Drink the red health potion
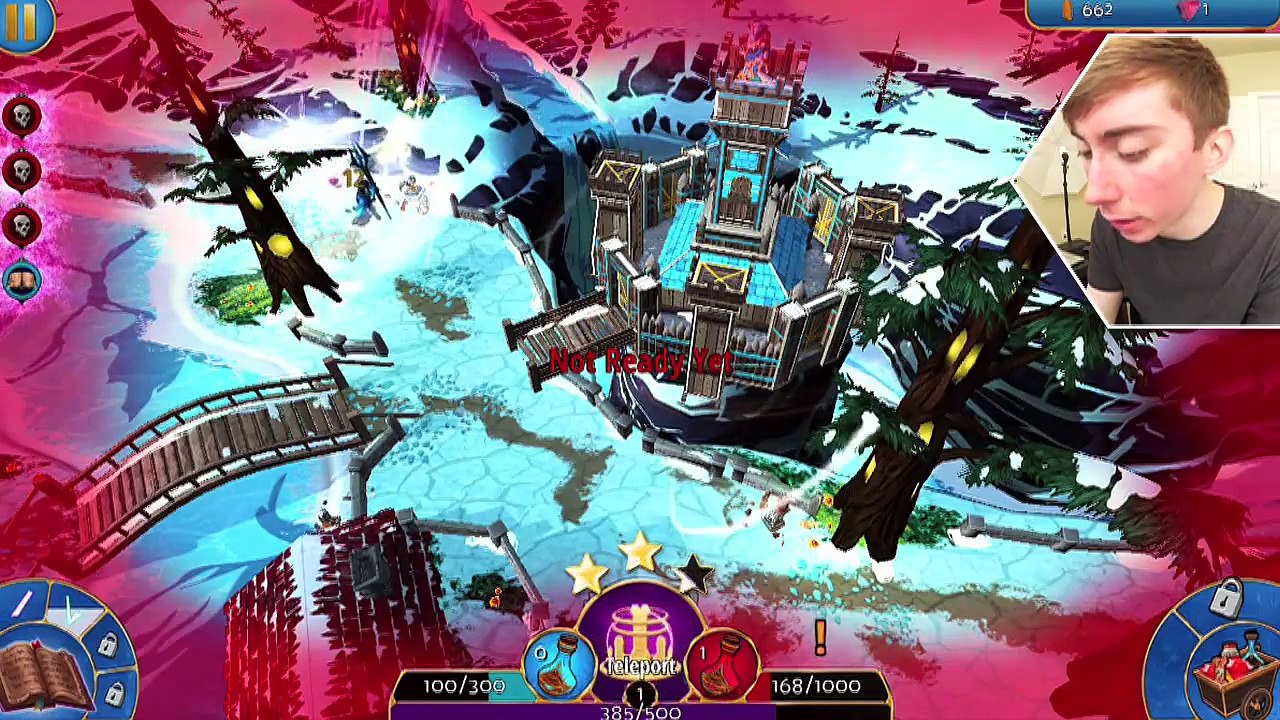1280x720 pixels. tap(722, 664)
